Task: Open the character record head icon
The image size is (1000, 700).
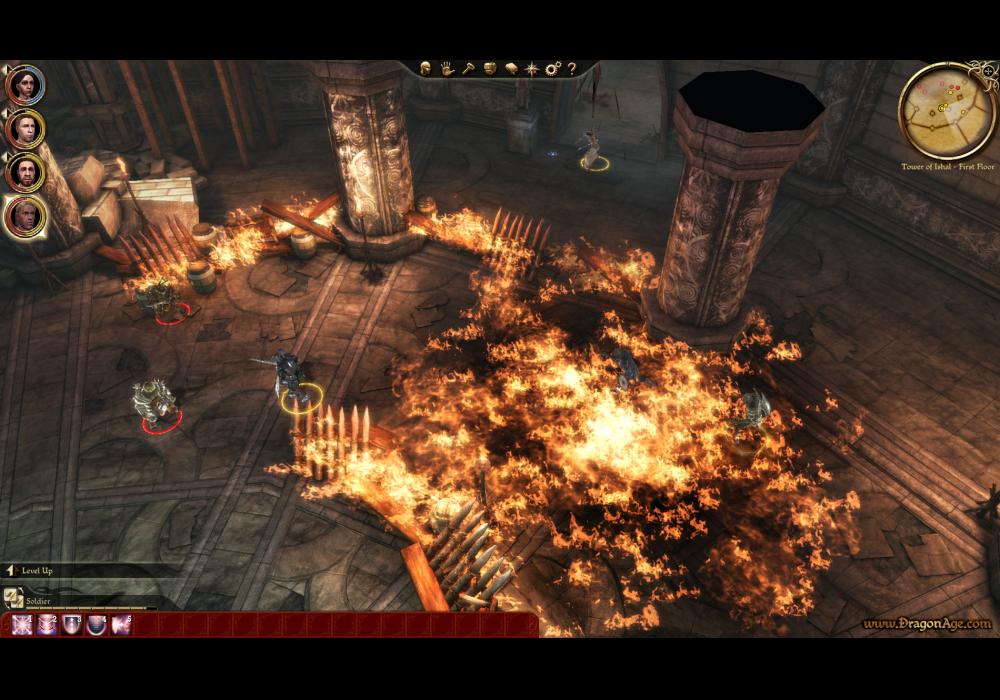Action: (425, 69)
